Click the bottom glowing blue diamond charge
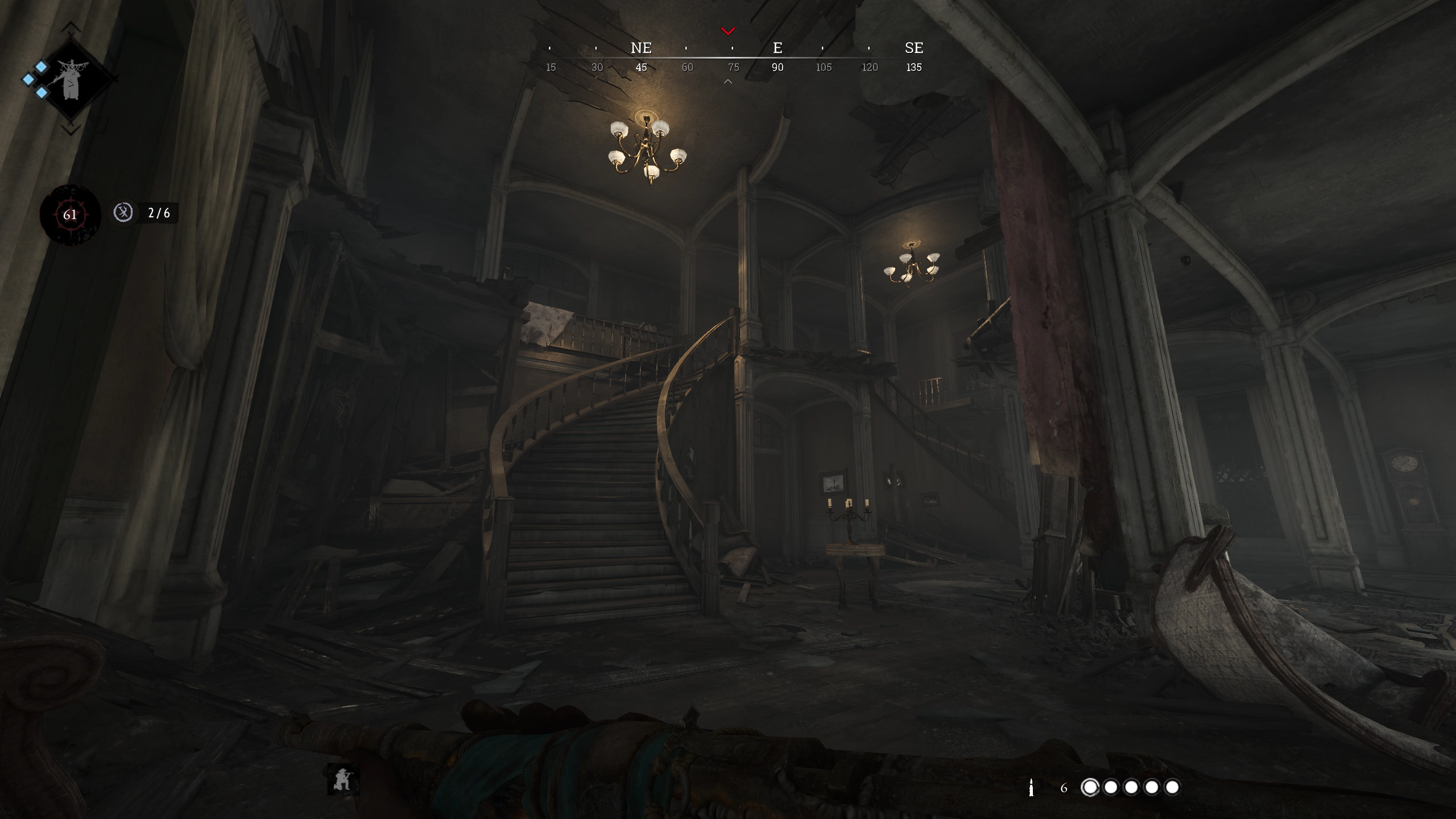This screenshot has height=819, width=1456. tap(42, 93)
